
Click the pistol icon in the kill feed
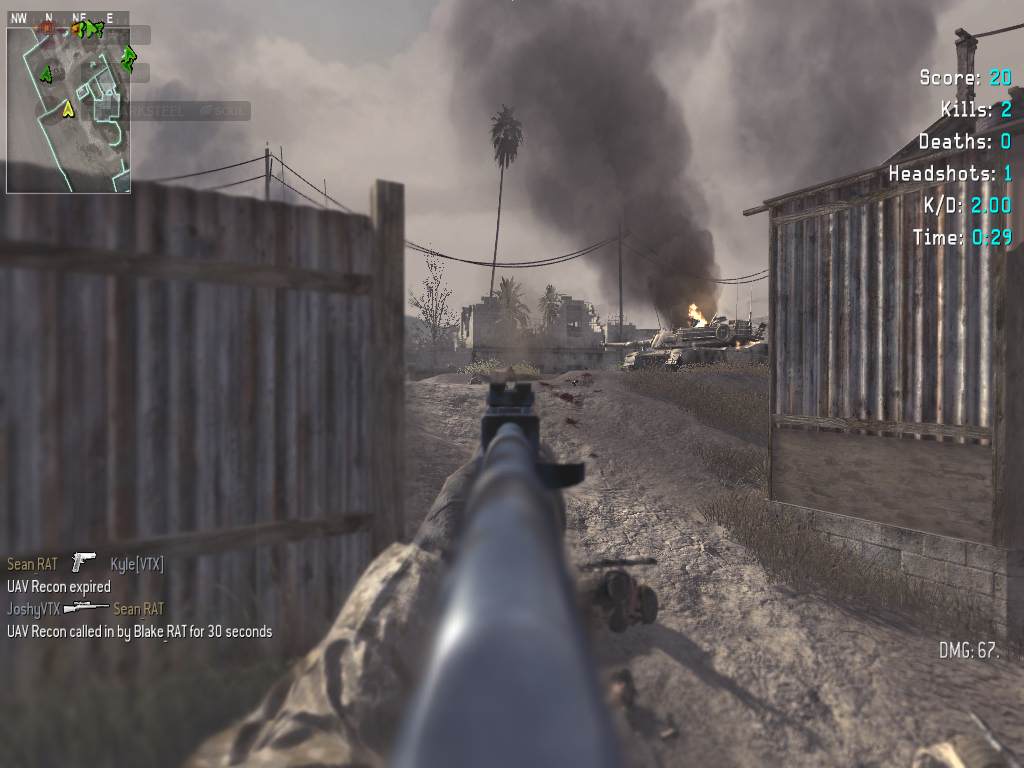tap(84, 563)
